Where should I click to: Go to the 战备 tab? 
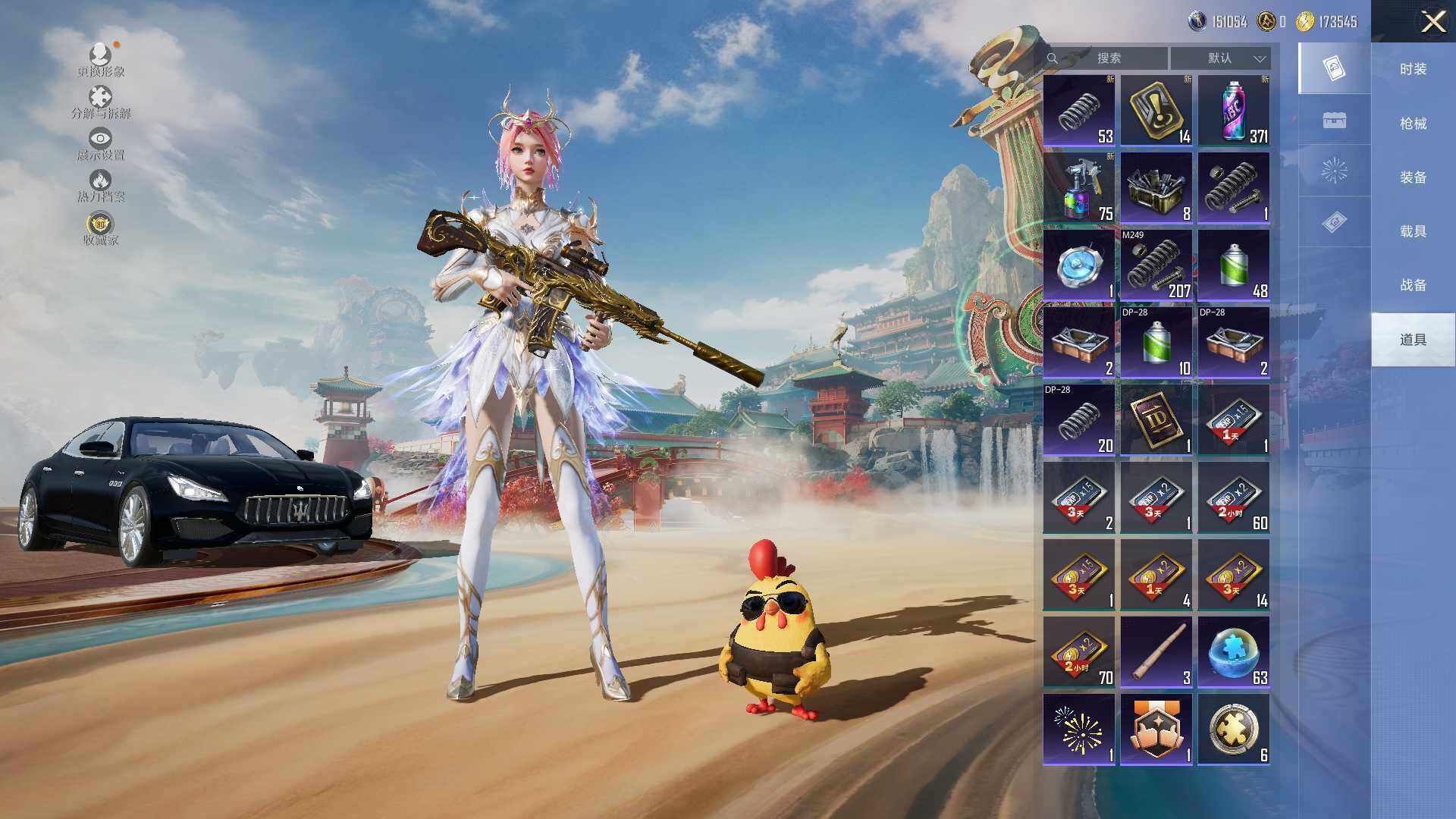point(1413,285)
